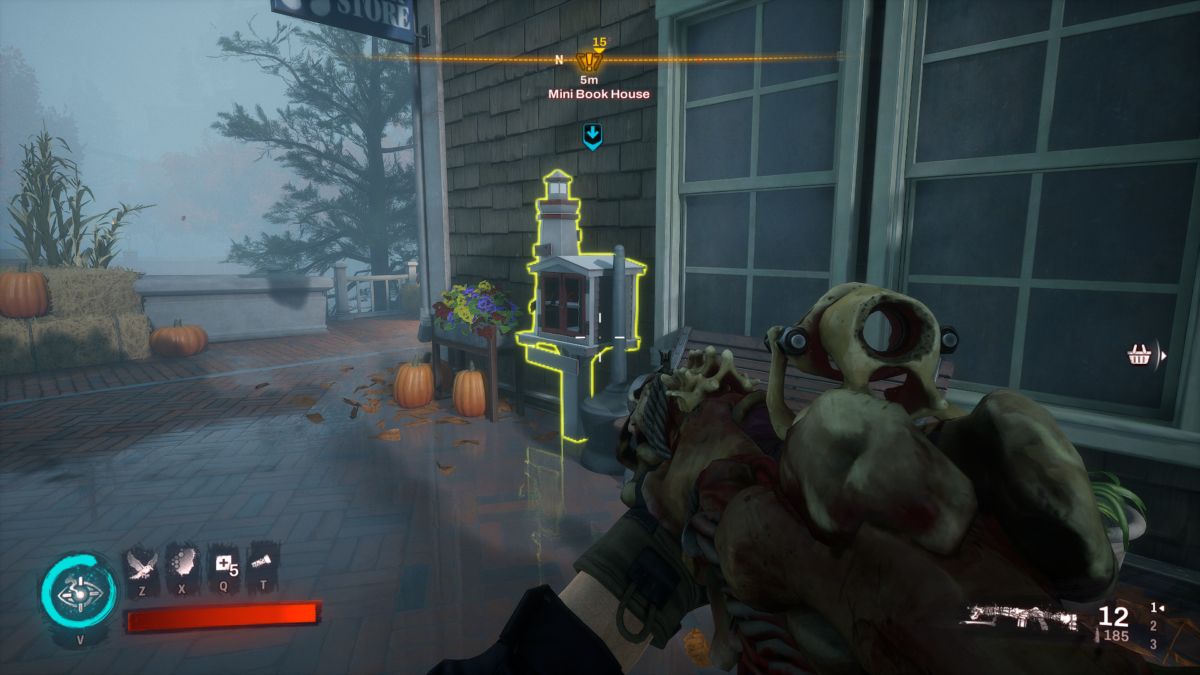Select the equipped rifle weapon icon
The width and height of the screenshot is (1200, 675).
[x=1020, y=618]
